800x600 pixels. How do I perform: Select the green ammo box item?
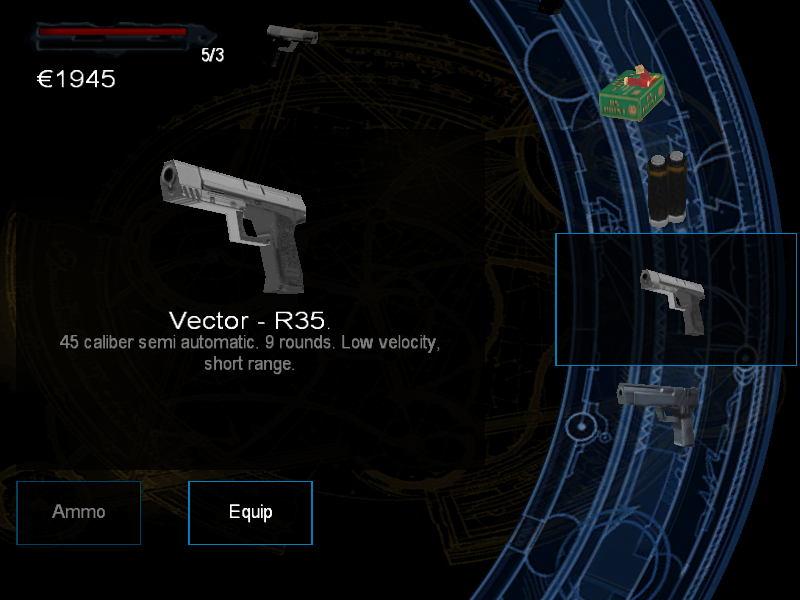click(x=632, y=97)
